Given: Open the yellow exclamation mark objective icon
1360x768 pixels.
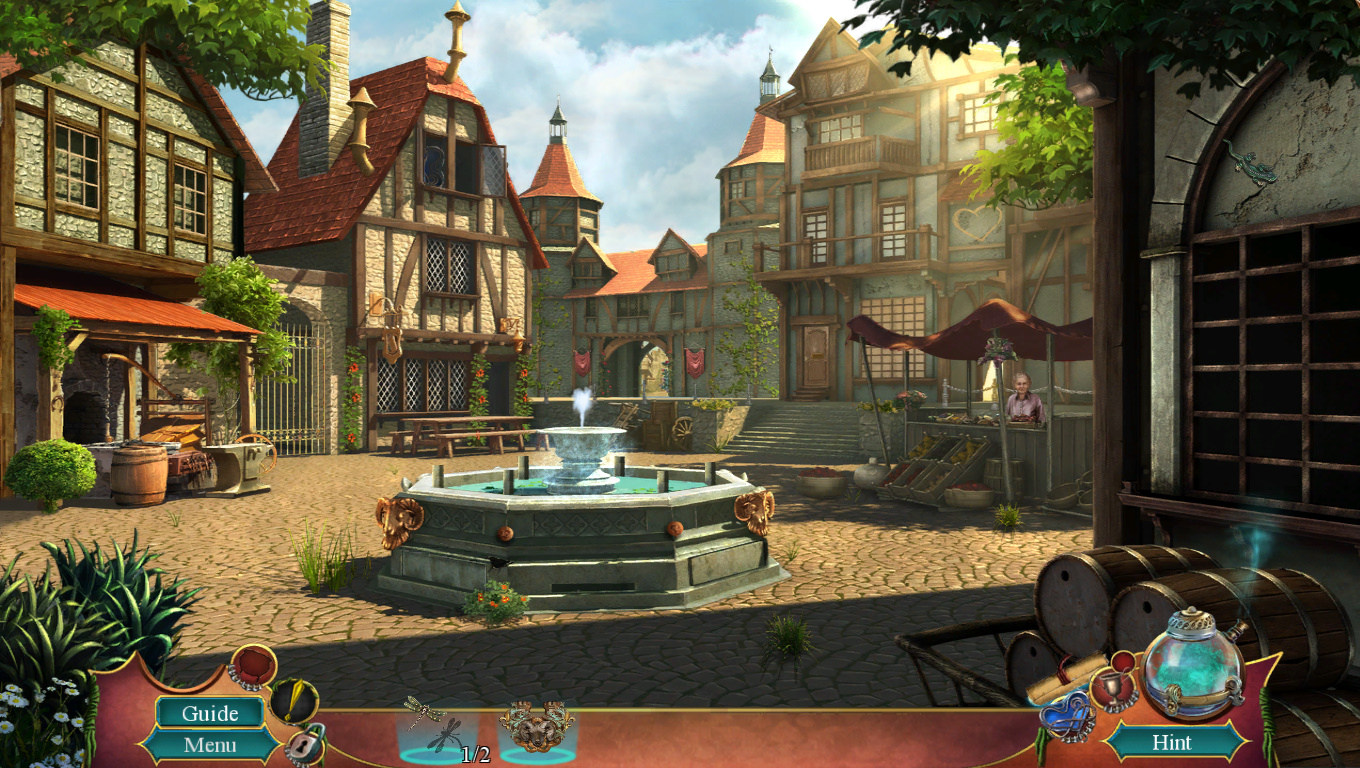Looking at the screenshot, I should (x=294, y=699).
